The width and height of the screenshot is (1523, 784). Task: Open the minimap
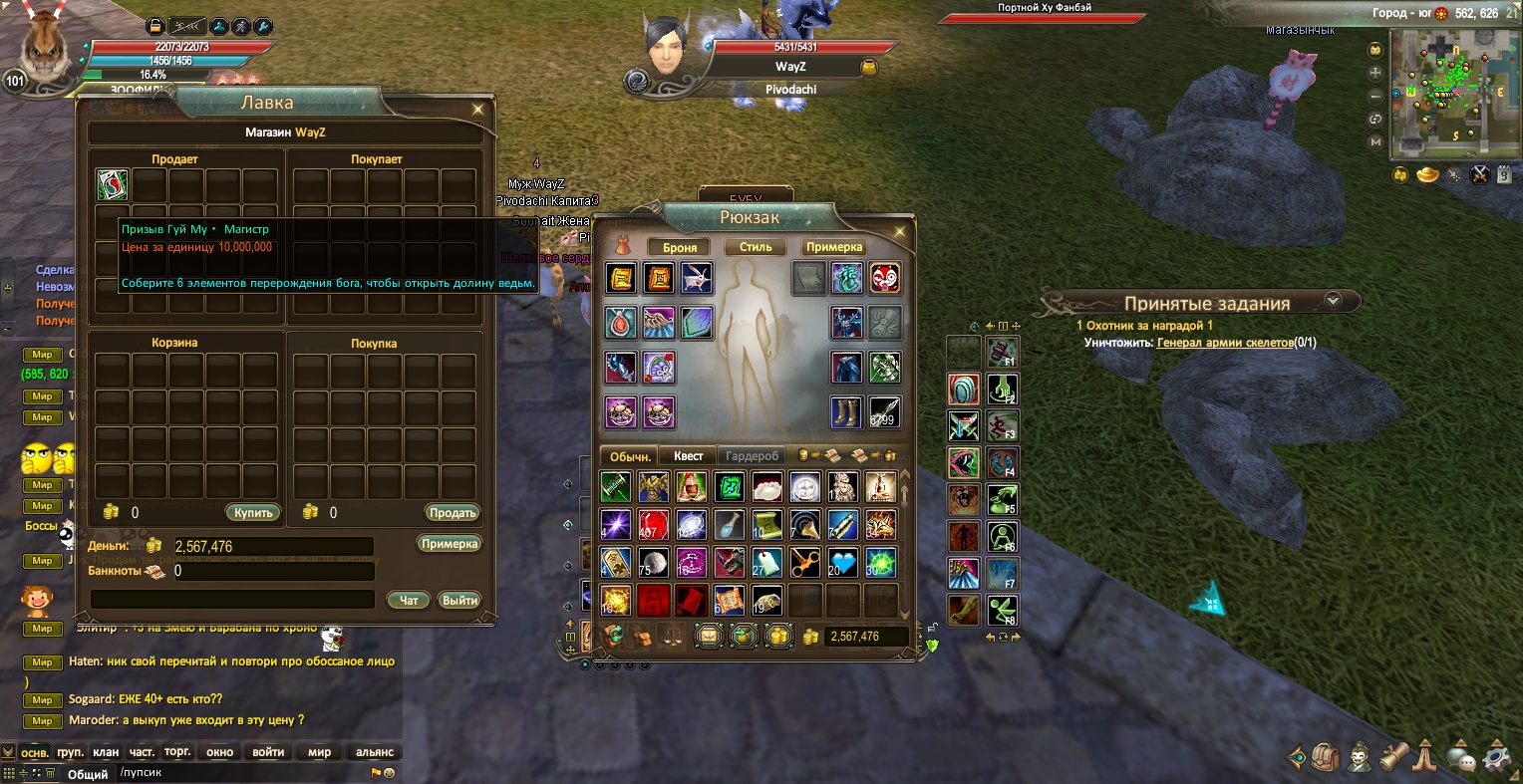click(x=1439, y=94)
